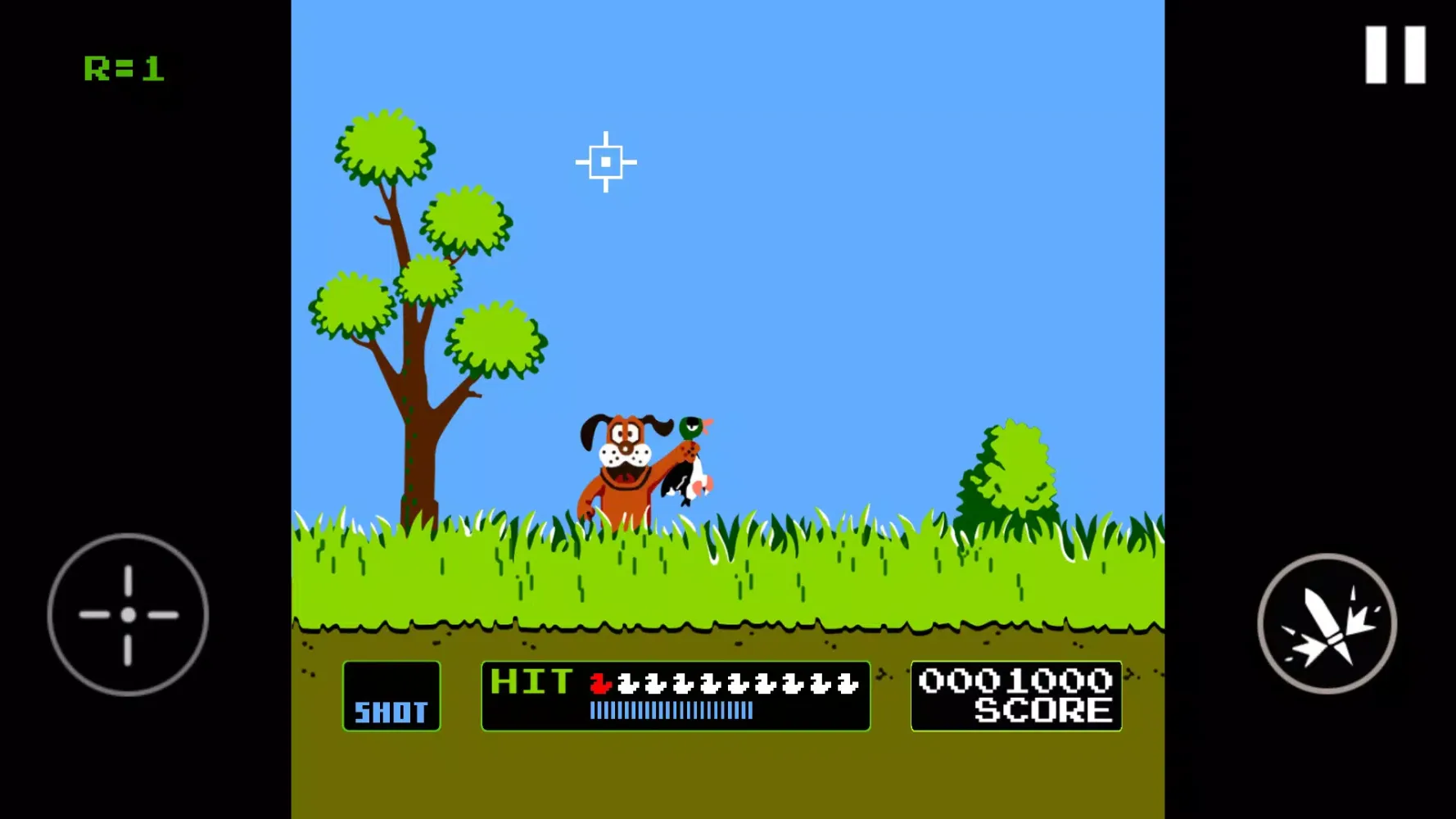Viewport: 1456px width, 819px height.
Task: Click the crosshair reticle in the sky
Action: 607,161
